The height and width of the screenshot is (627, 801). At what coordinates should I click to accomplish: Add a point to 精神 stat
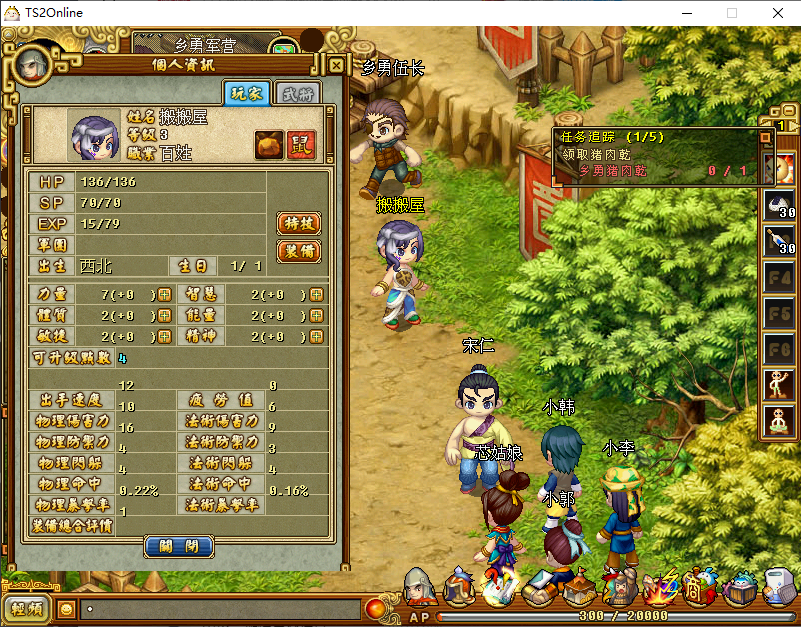[x=317, y=337]
